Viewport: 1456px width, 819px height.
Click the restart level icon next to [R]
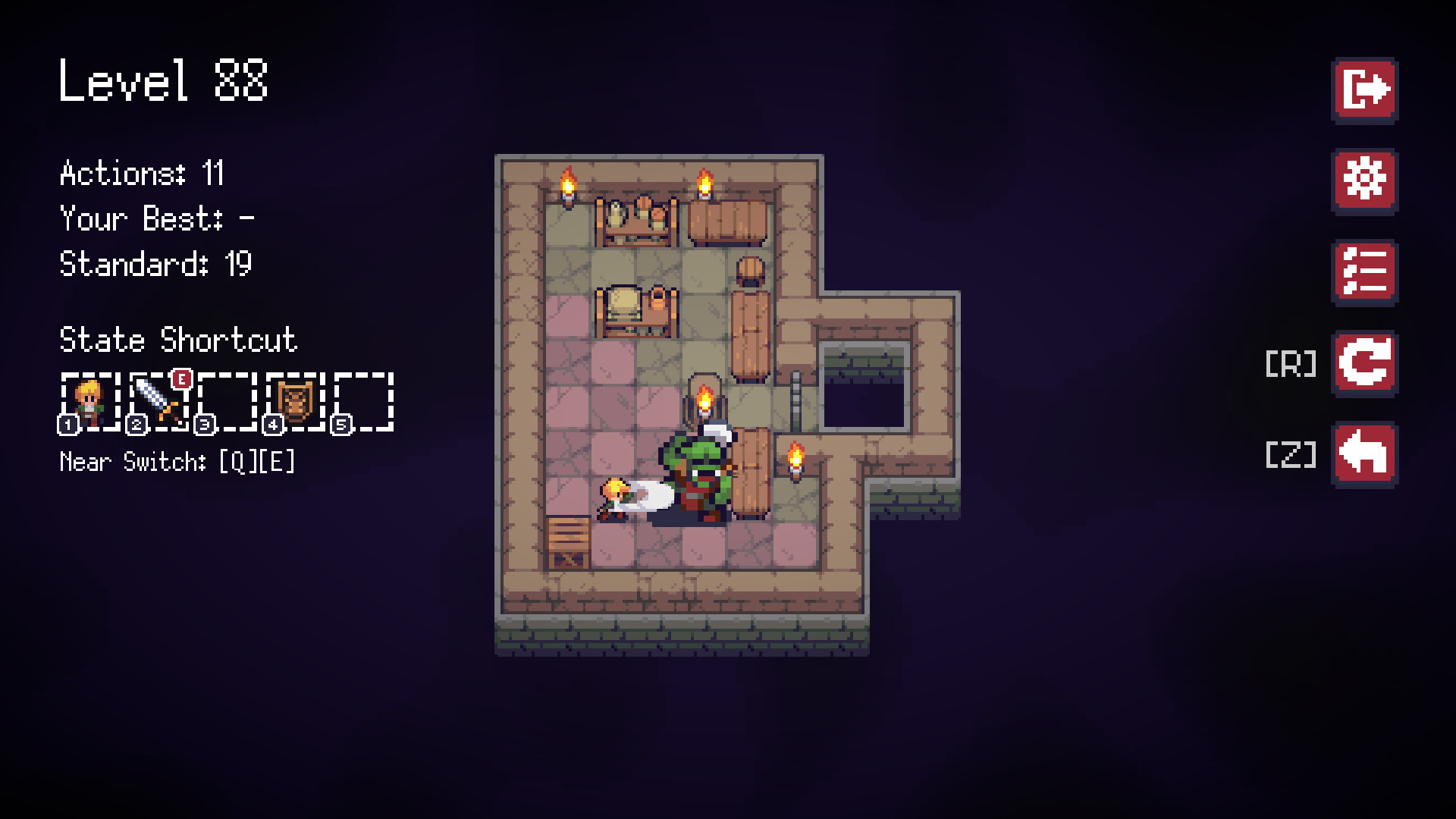tap(1363, 364)
